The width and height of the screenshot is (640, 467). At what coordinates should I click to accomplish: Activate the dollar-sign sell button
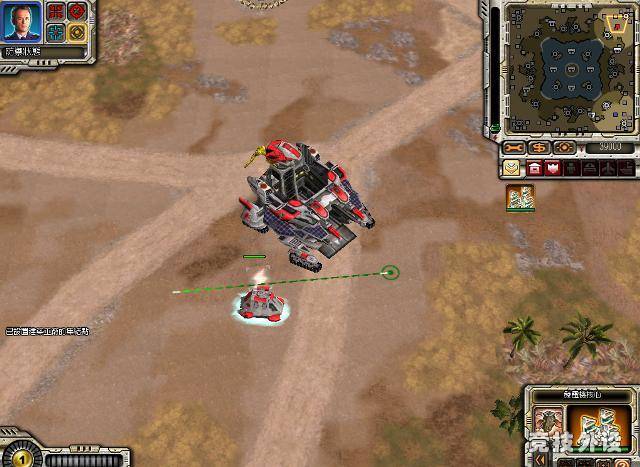coord(541,147)
